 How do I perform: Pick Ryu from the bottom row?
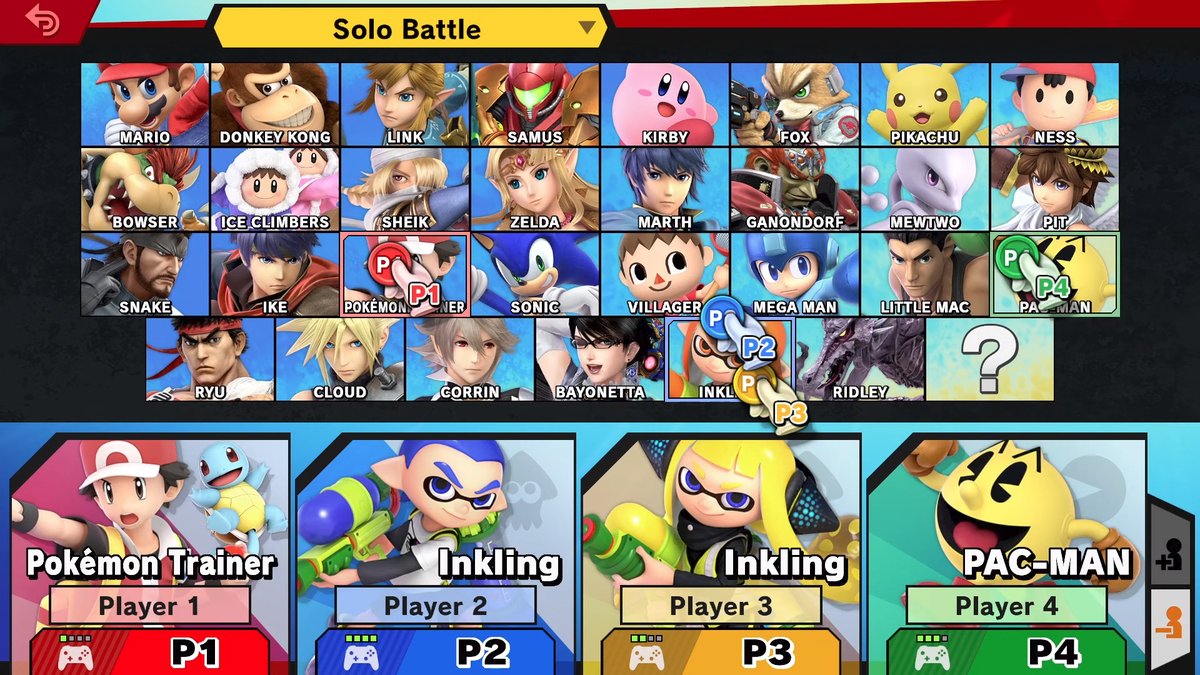coord(210,359)
